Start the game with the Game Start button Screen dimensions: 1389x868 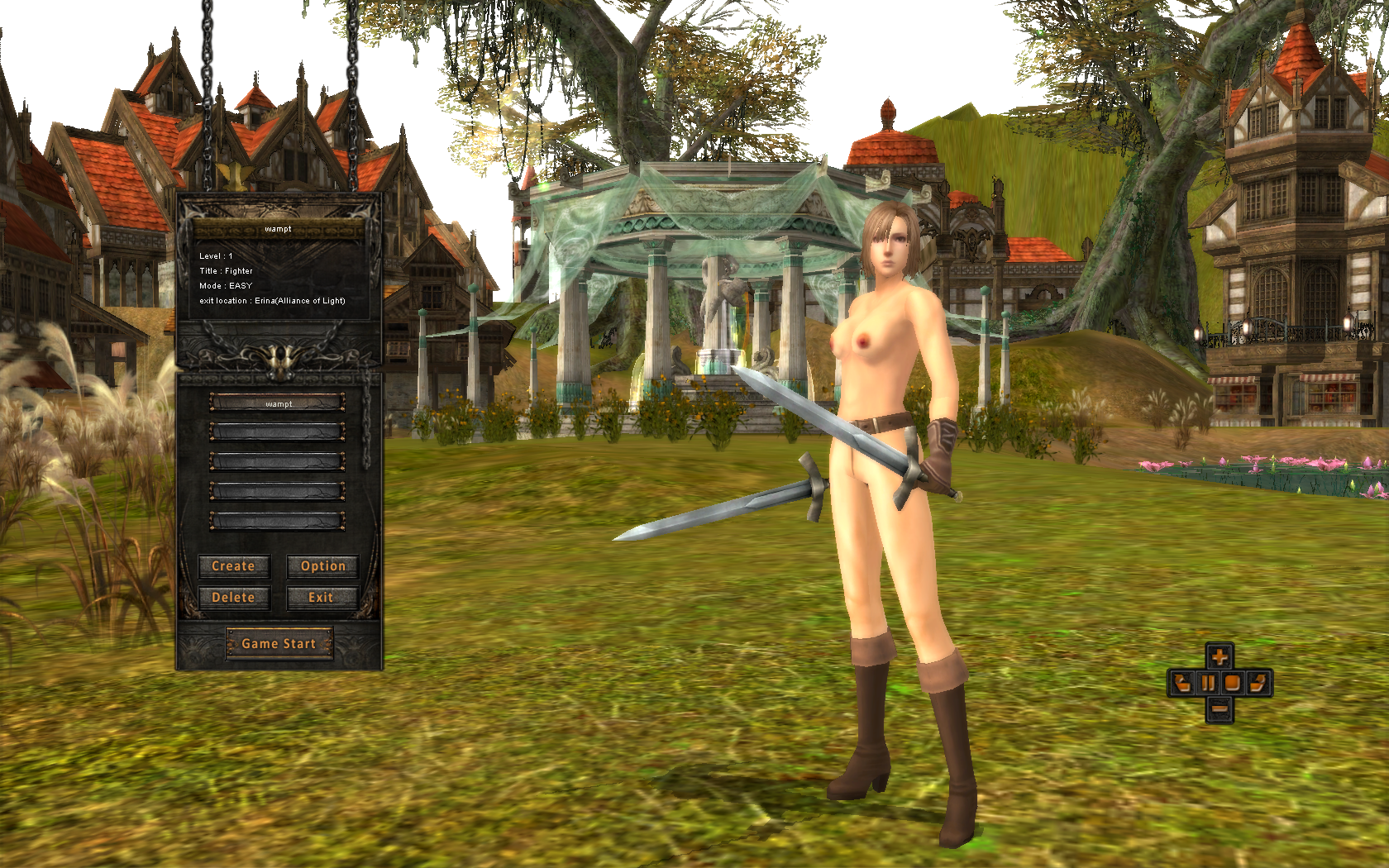click(x=279, y=643)
